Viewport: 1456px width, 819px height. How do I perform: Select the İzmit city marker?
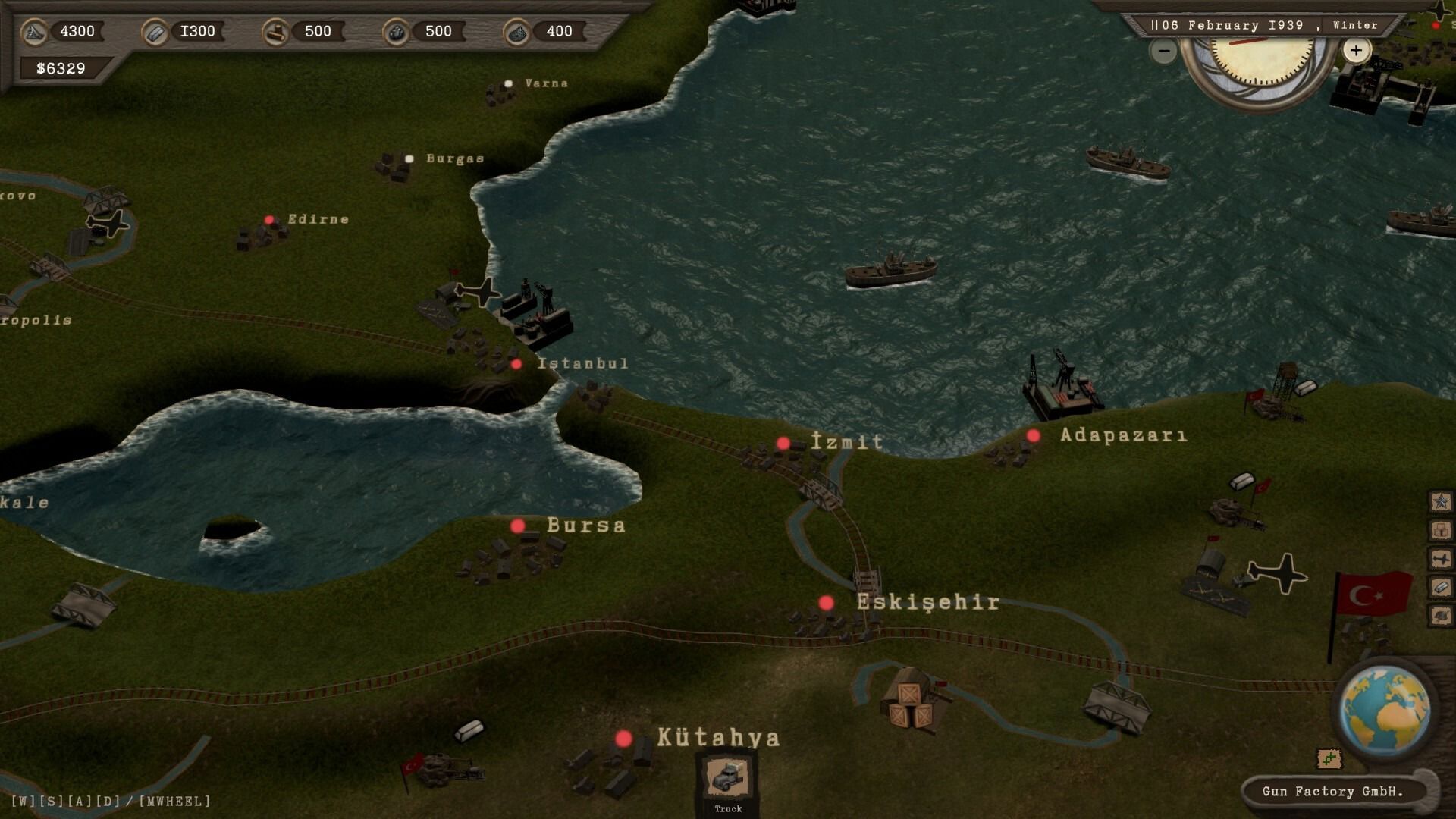(x=783, y=443)
